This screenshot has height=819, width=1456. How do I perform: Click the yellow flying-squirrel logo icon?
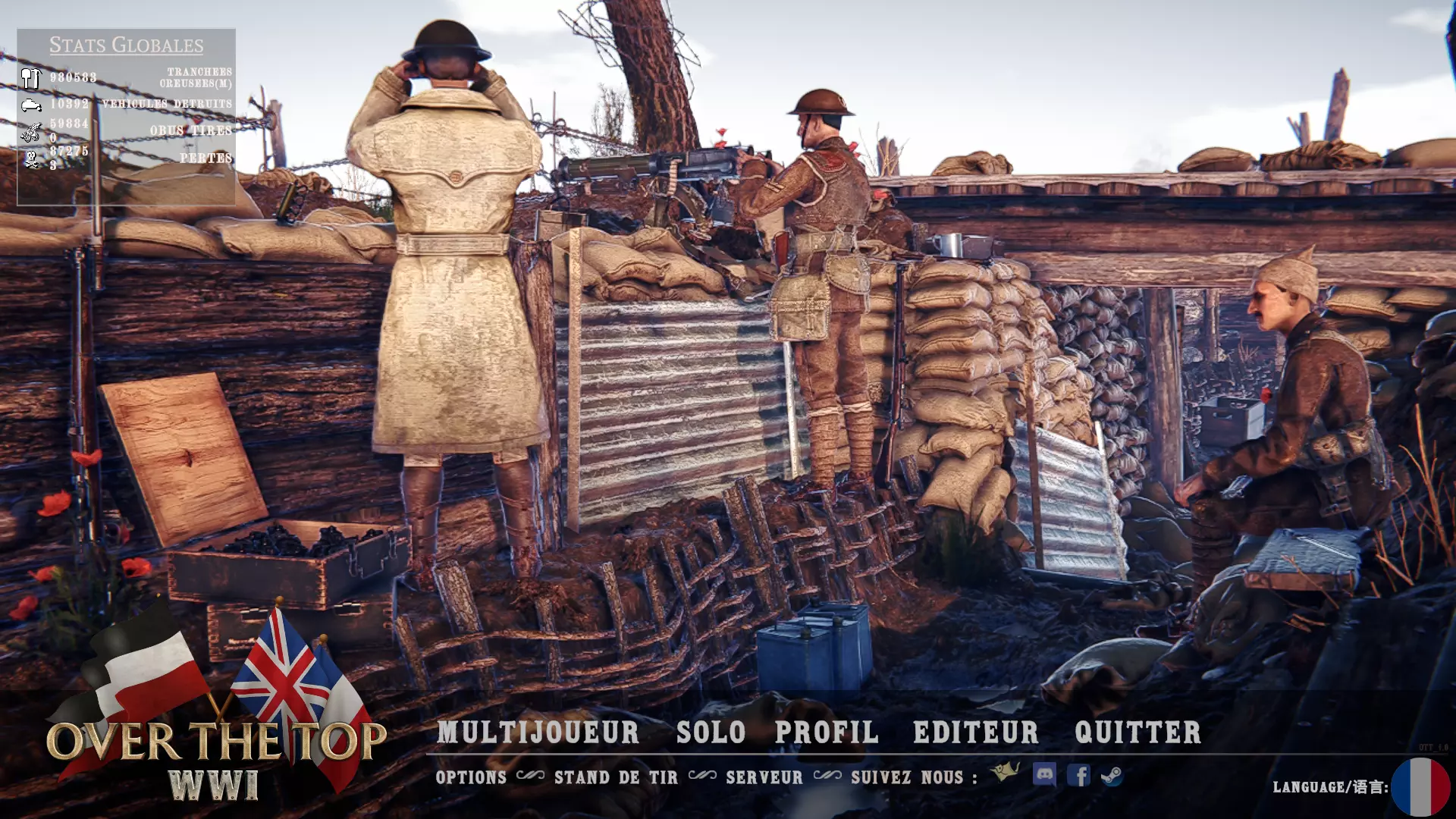[x=1006, y=772]
